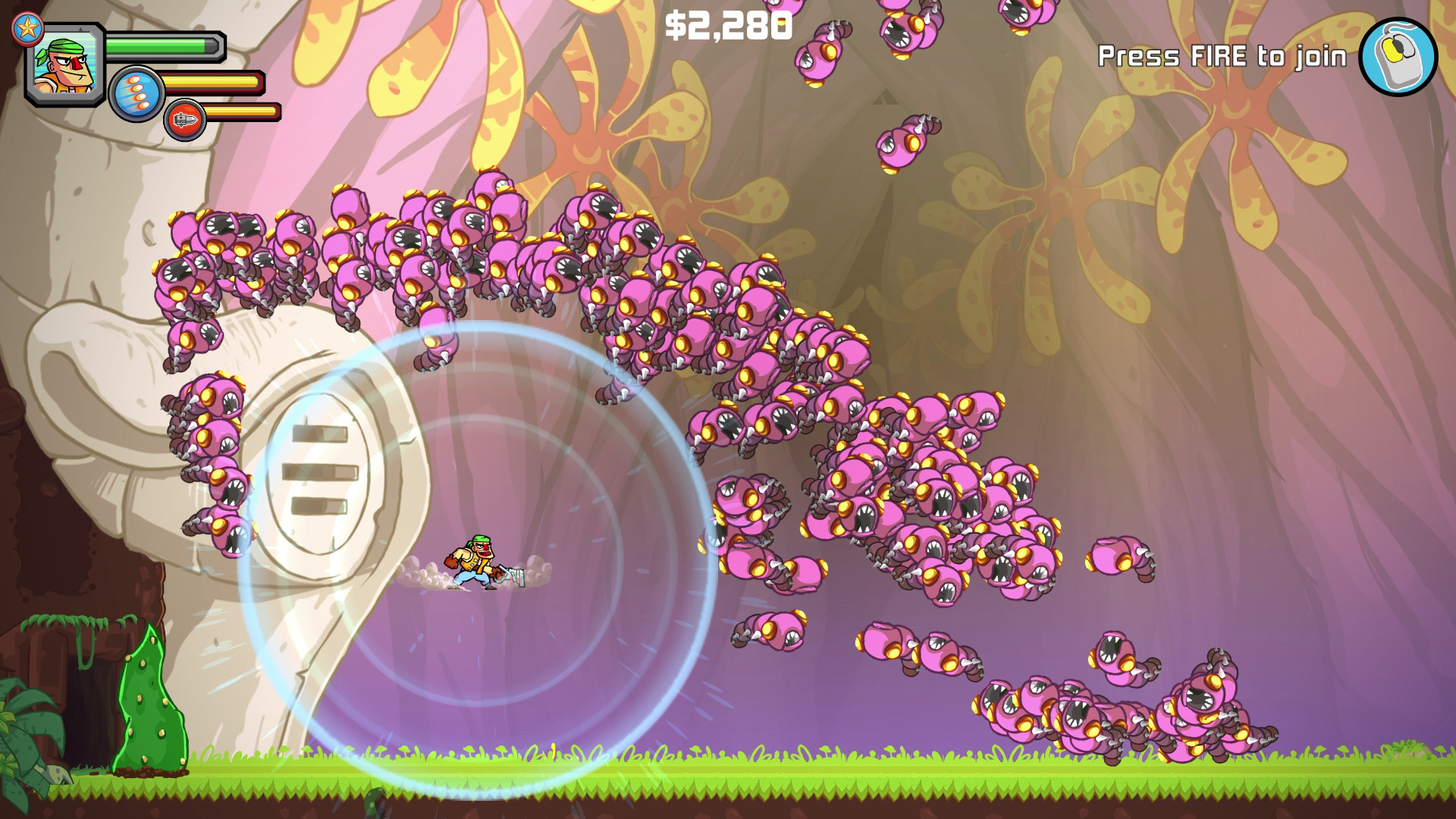Select the red rocket weapon icon

tap(186, 119)
